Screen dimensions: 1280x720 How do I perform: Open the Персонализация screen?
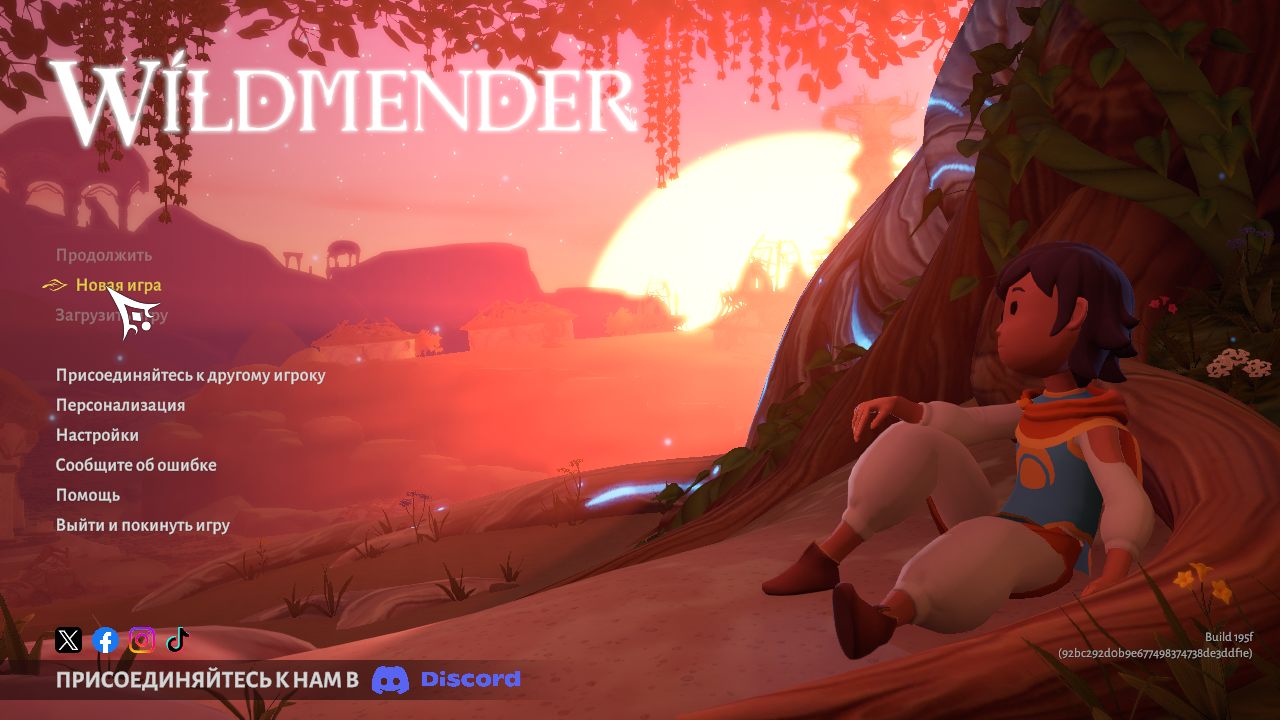121,405
